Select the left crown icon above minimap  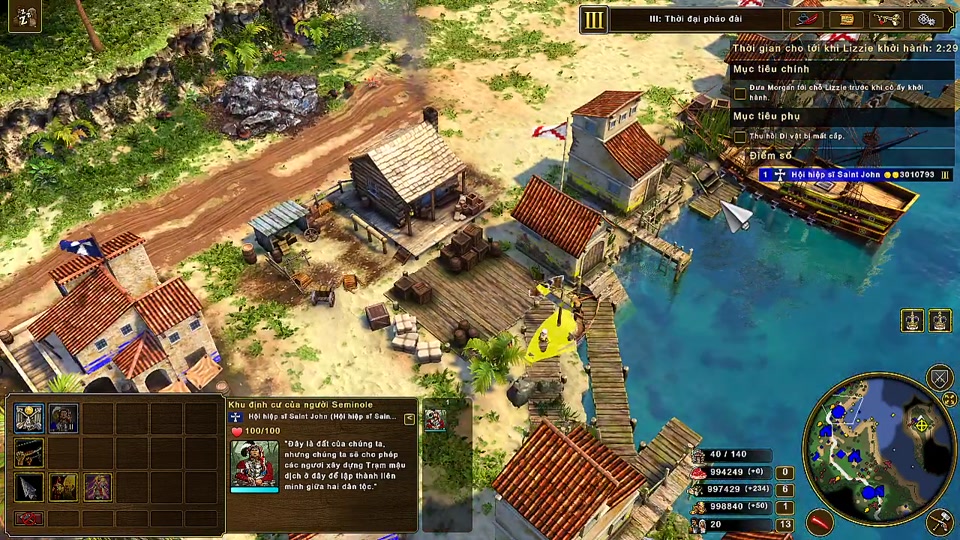[x=912, y=320]
